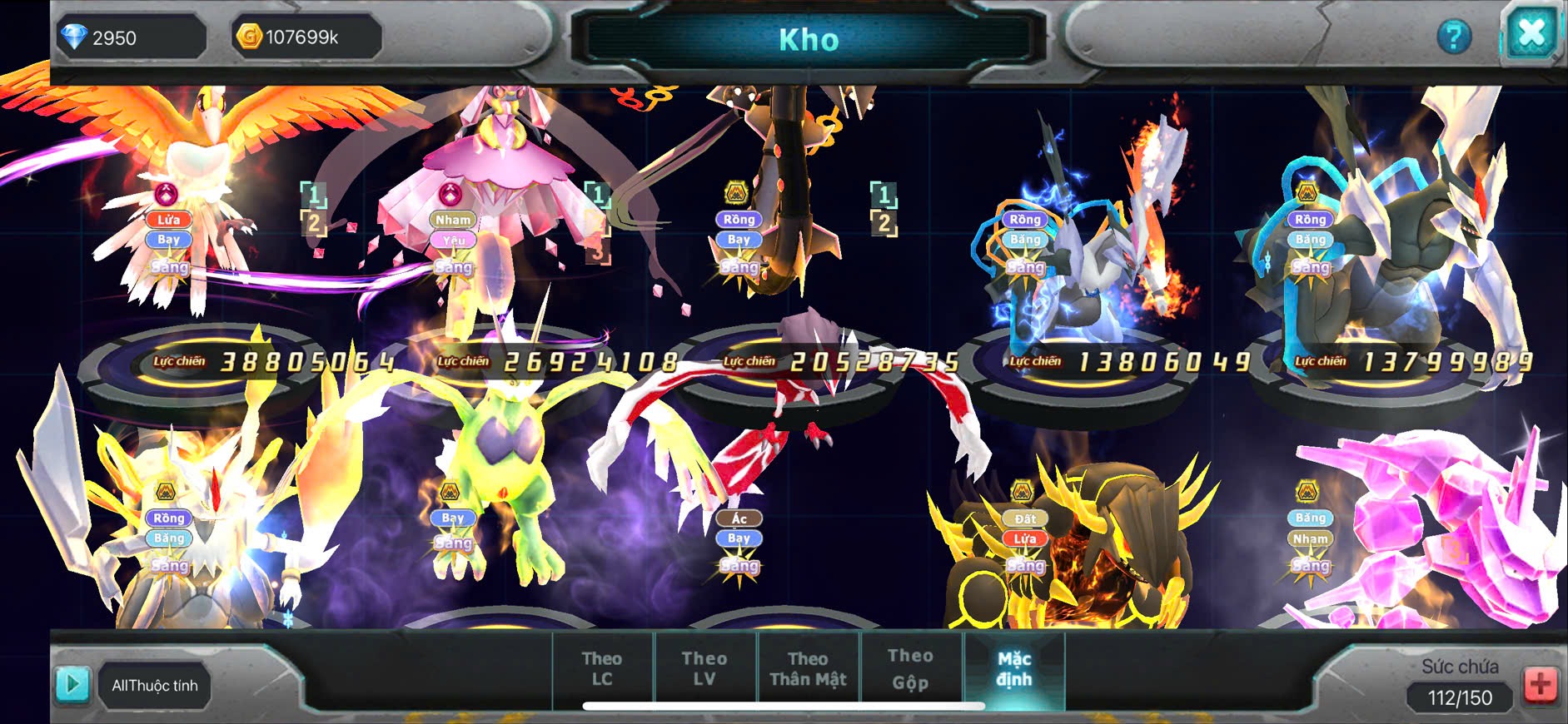Choose the Theo Gộp sort tab
This screenshot has width=1568, height=724.
click(x=910, y=669)
